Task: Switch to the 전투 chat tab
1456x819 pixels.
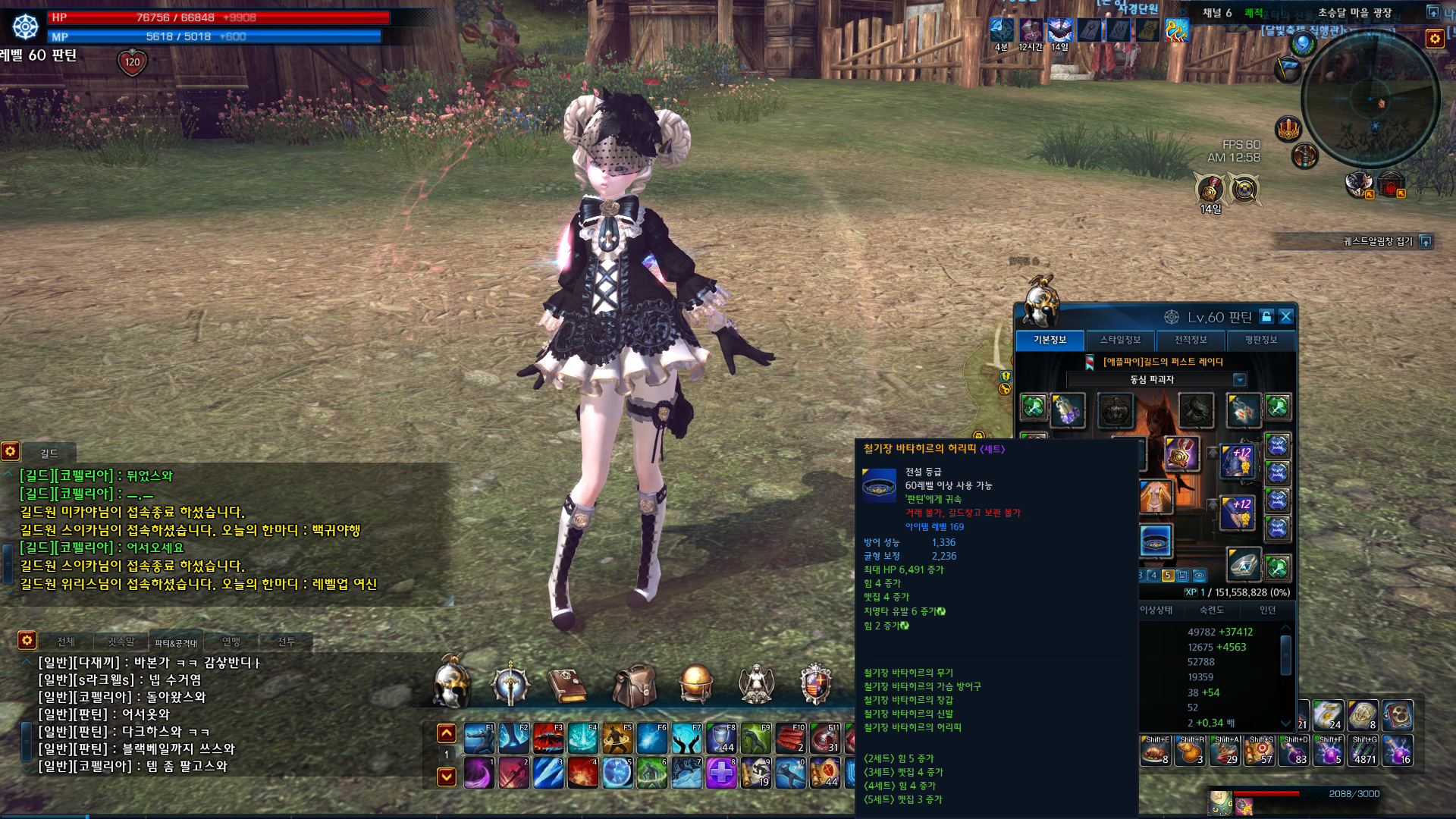Action: (x=286, y=642)
